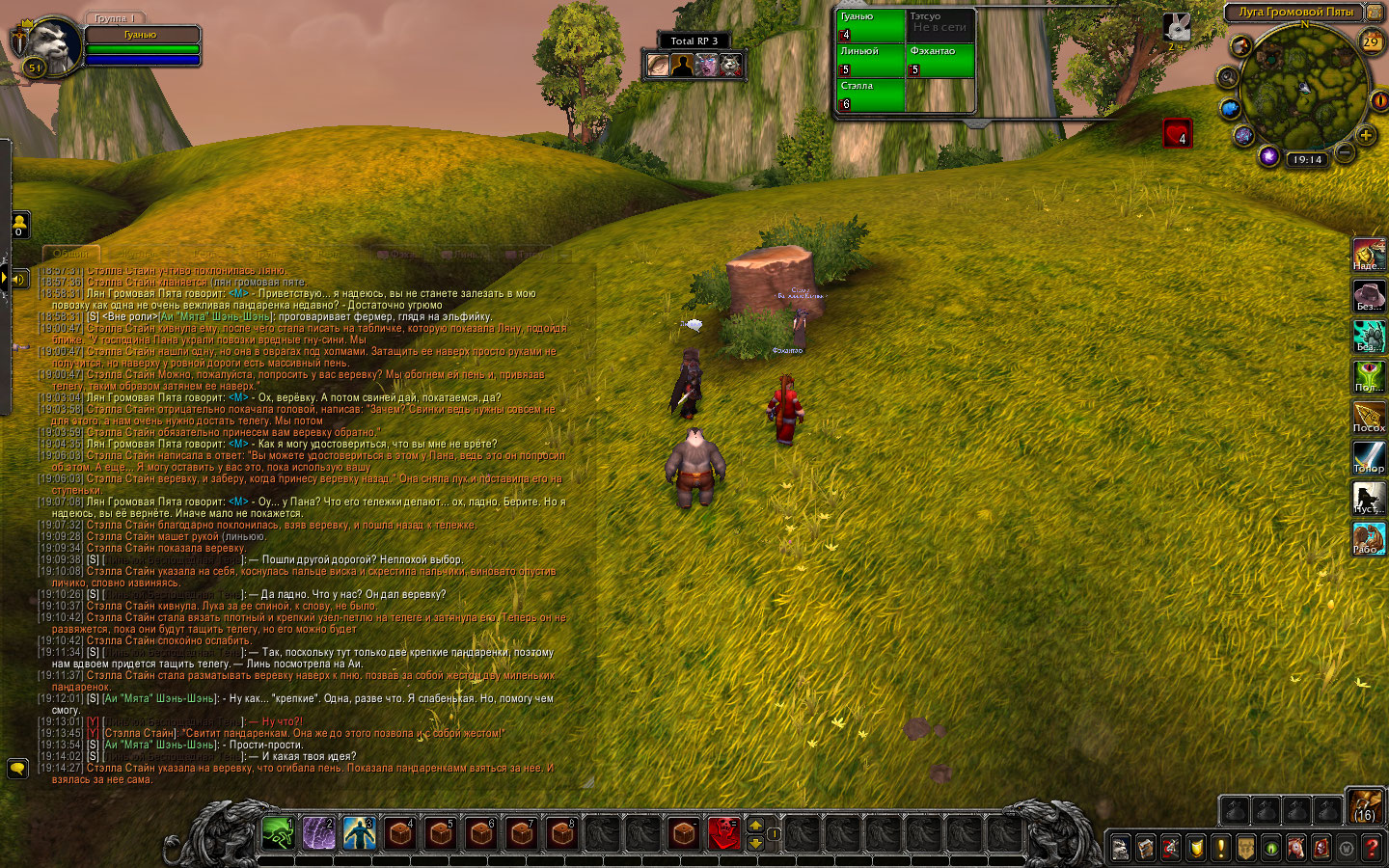Click the red heart icon with 4
Image resolution: width=1389 pixels, height=868 pixels.
(x=1178, y=133)
